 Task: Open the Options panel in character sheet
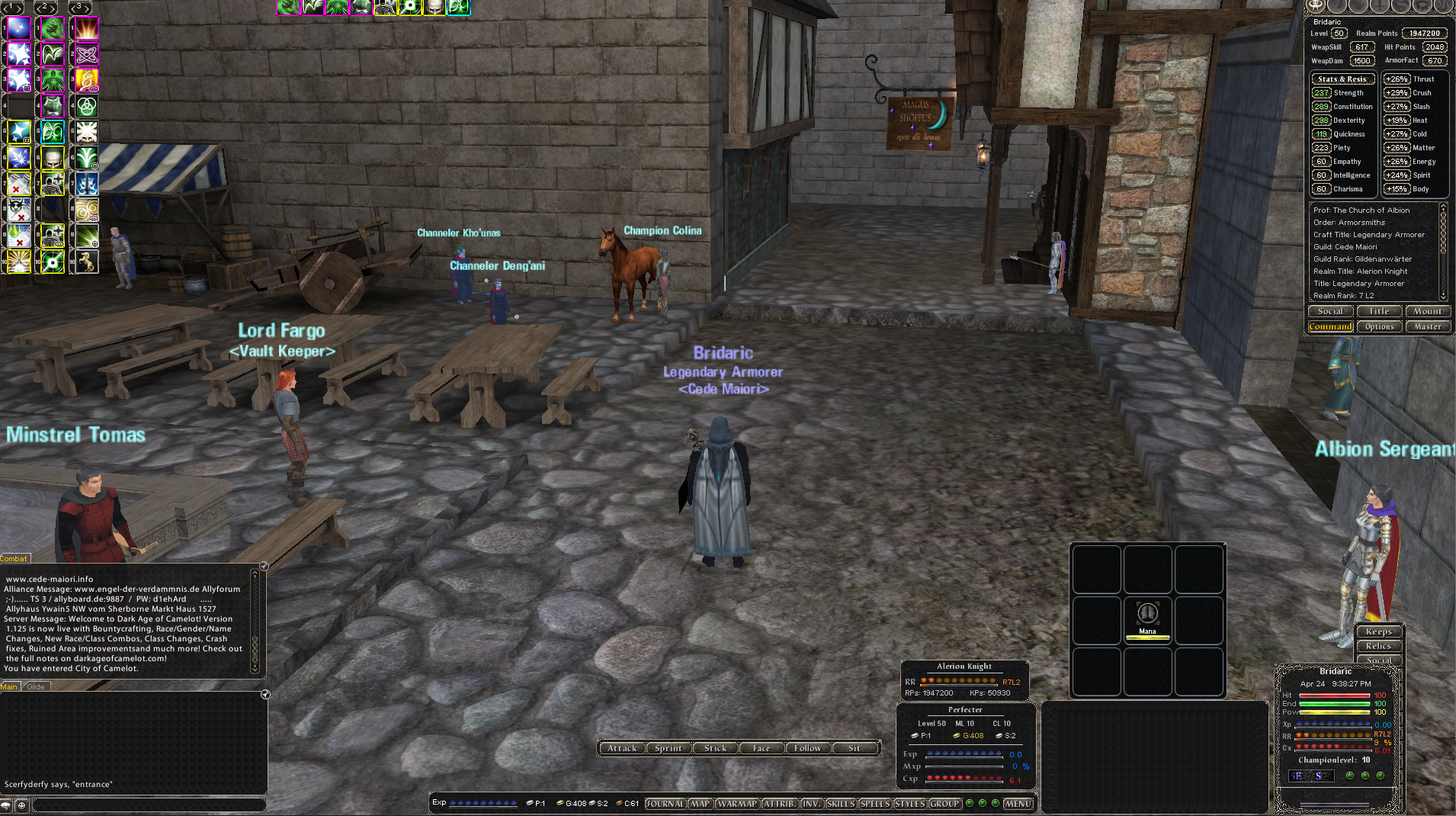1379,326
